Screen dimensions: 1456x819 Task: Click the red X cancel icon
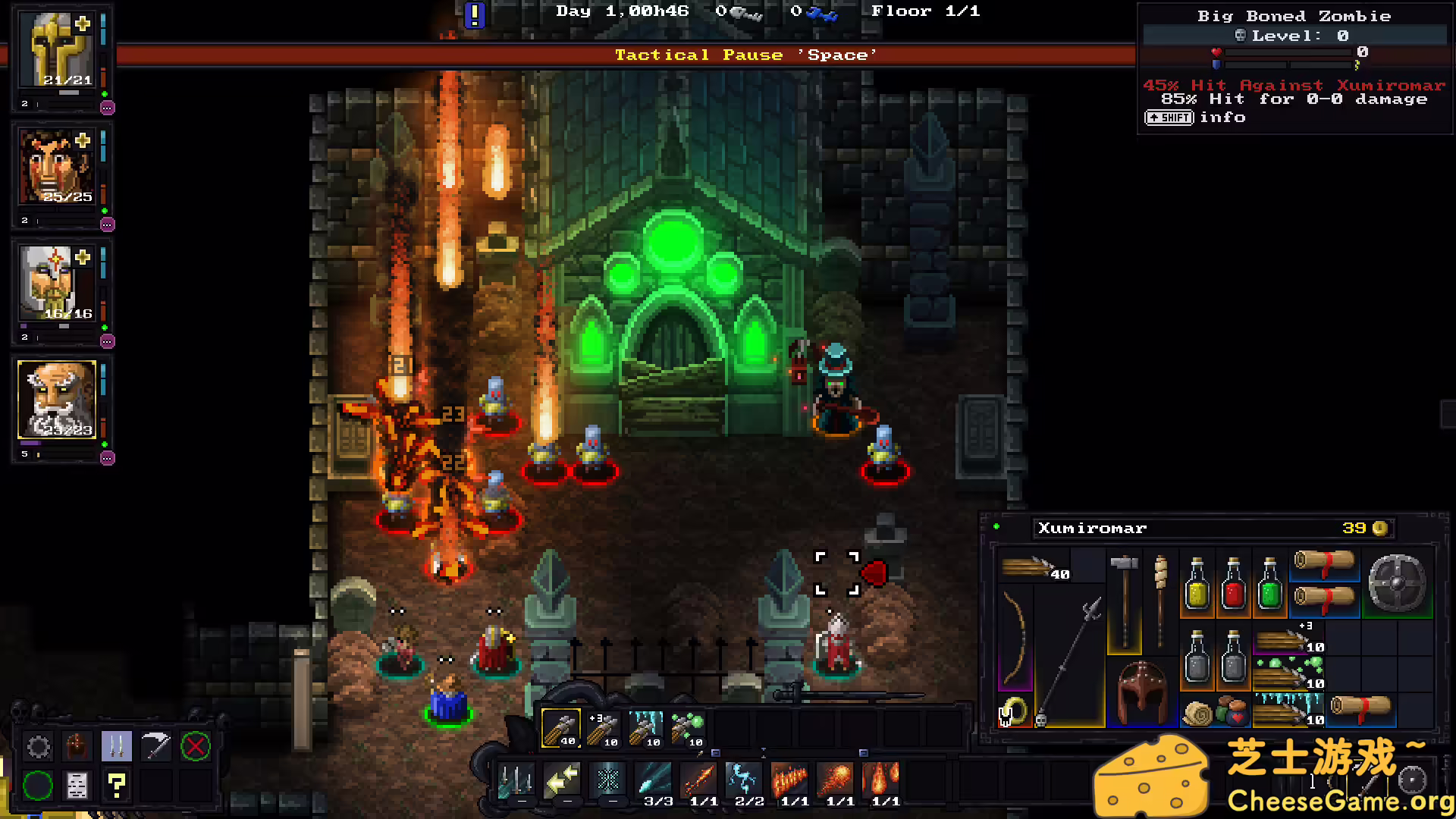pos(195,747)
